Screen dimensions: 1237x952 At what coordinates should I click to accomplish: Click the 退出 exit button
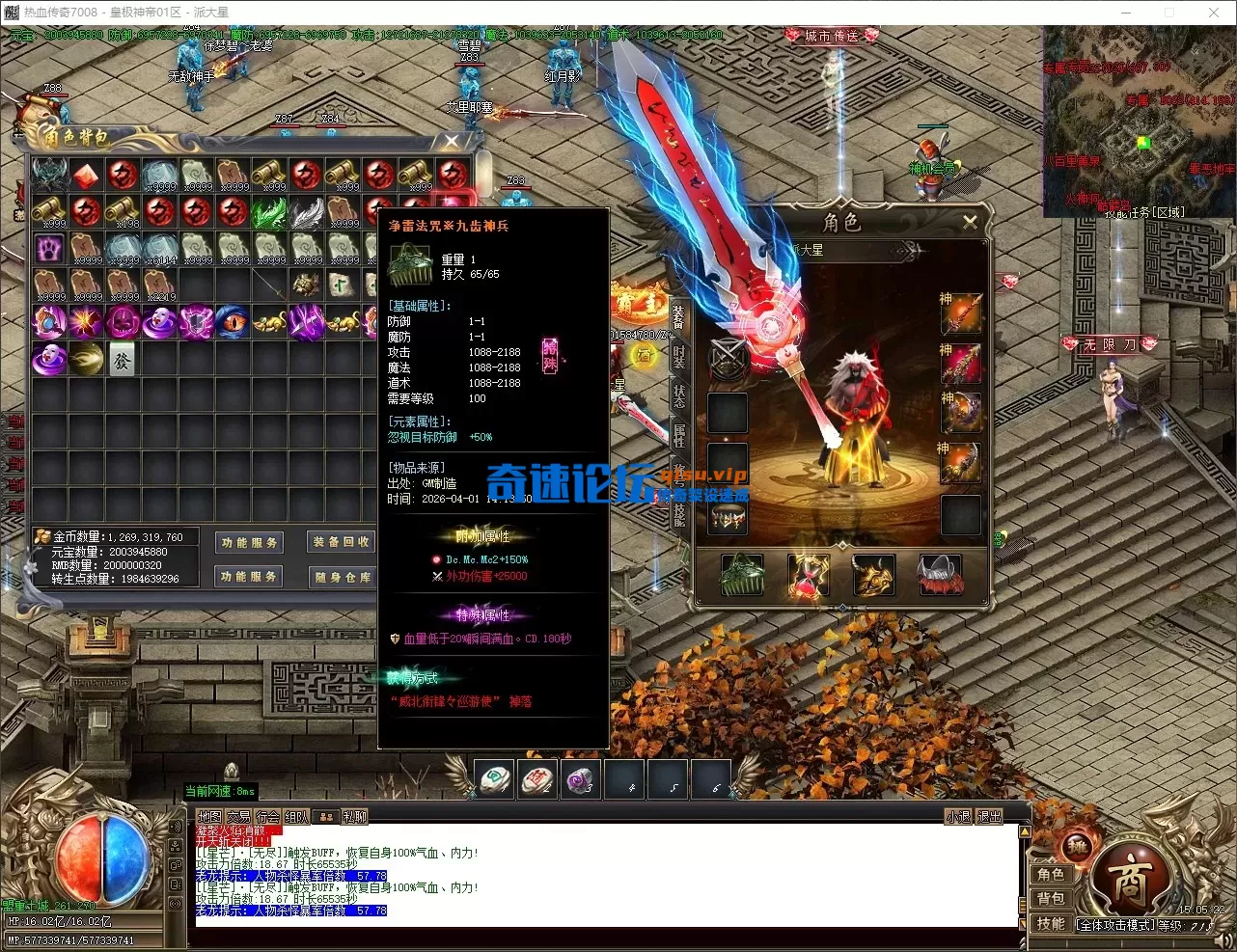(x=990, y=817)
